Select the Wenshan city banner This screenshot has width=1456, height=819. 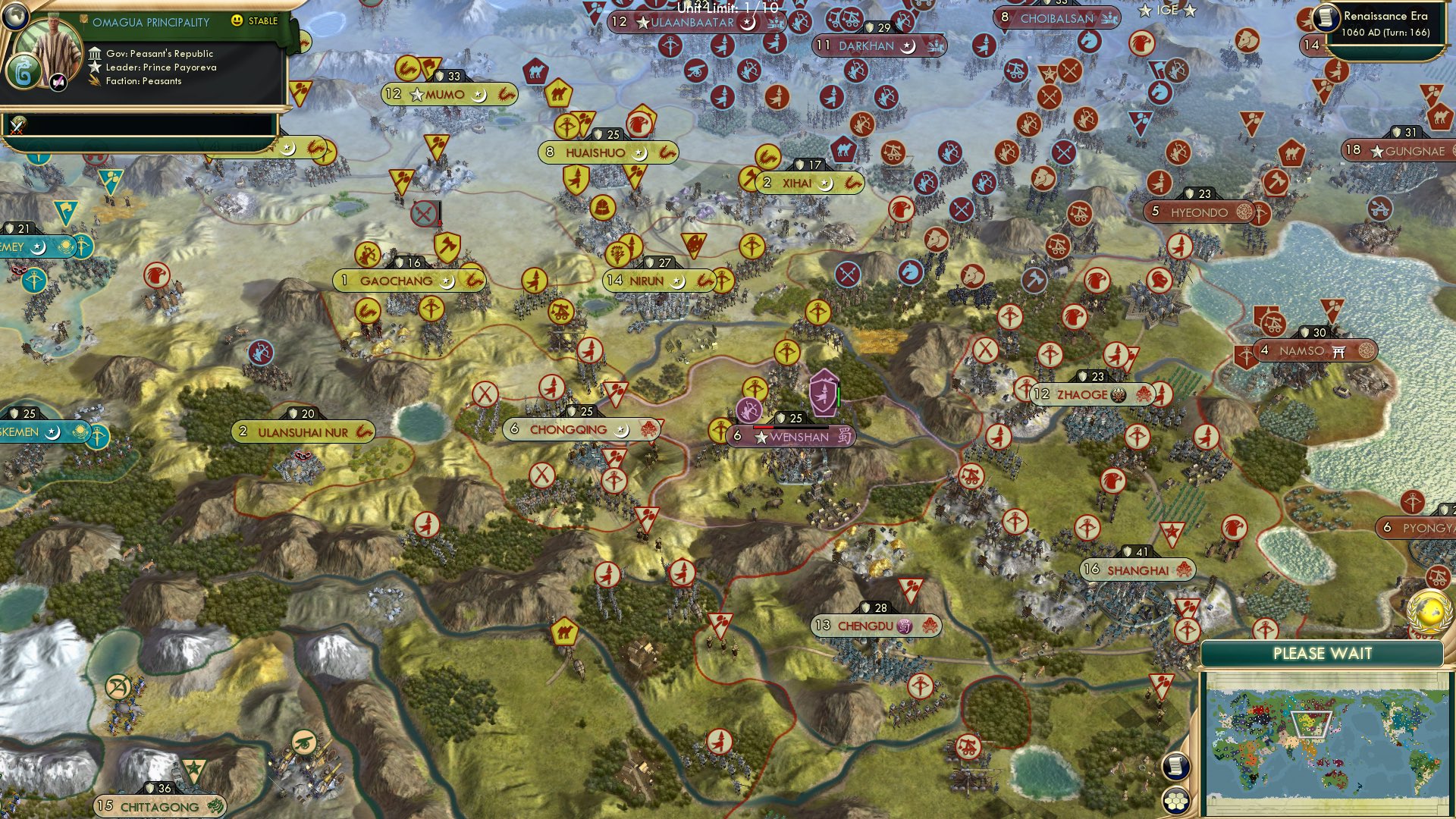(x=796, y=436)
